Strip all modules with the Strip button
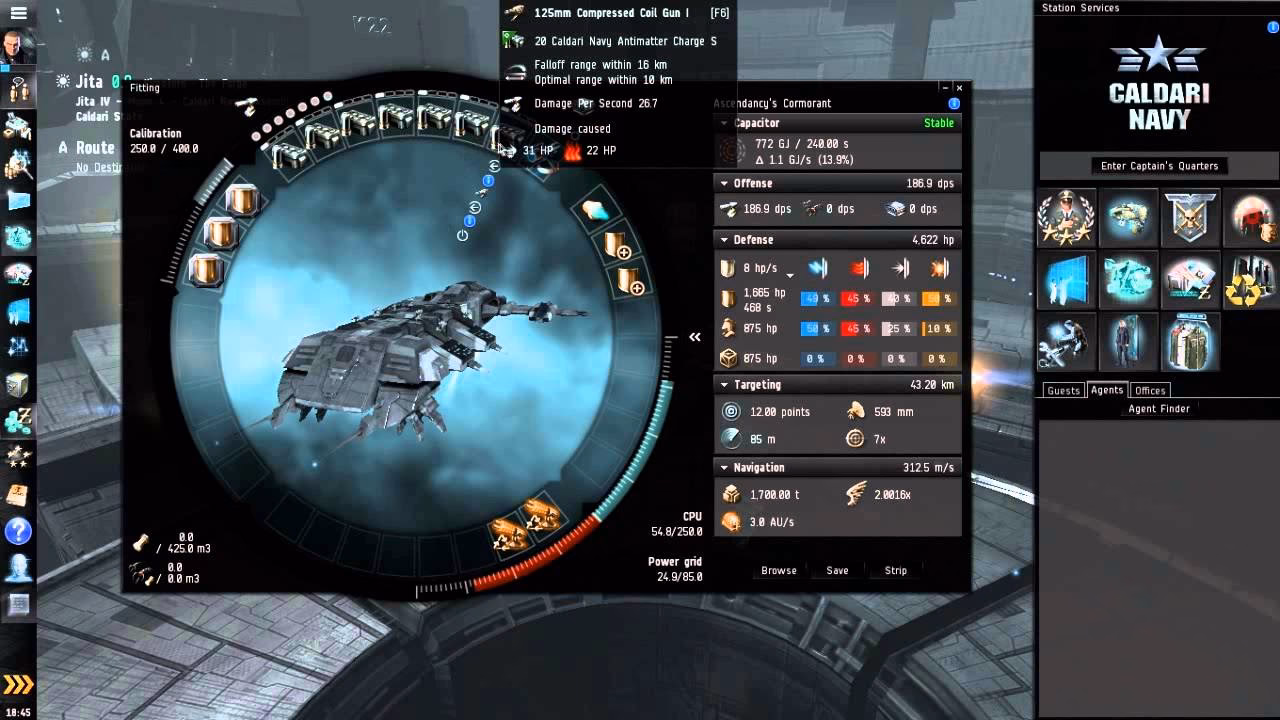 [x=894, y=570]
